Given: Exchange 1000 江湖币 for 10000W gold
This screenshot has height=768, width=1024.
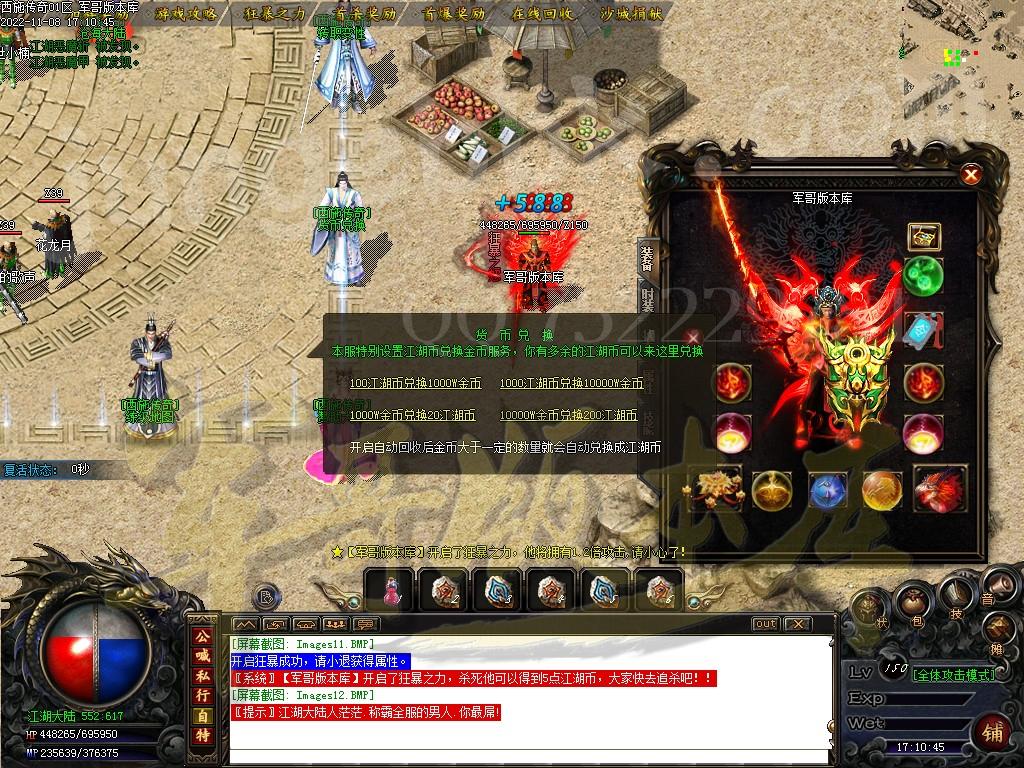Looking at the screenshot, I should (571, 383).
